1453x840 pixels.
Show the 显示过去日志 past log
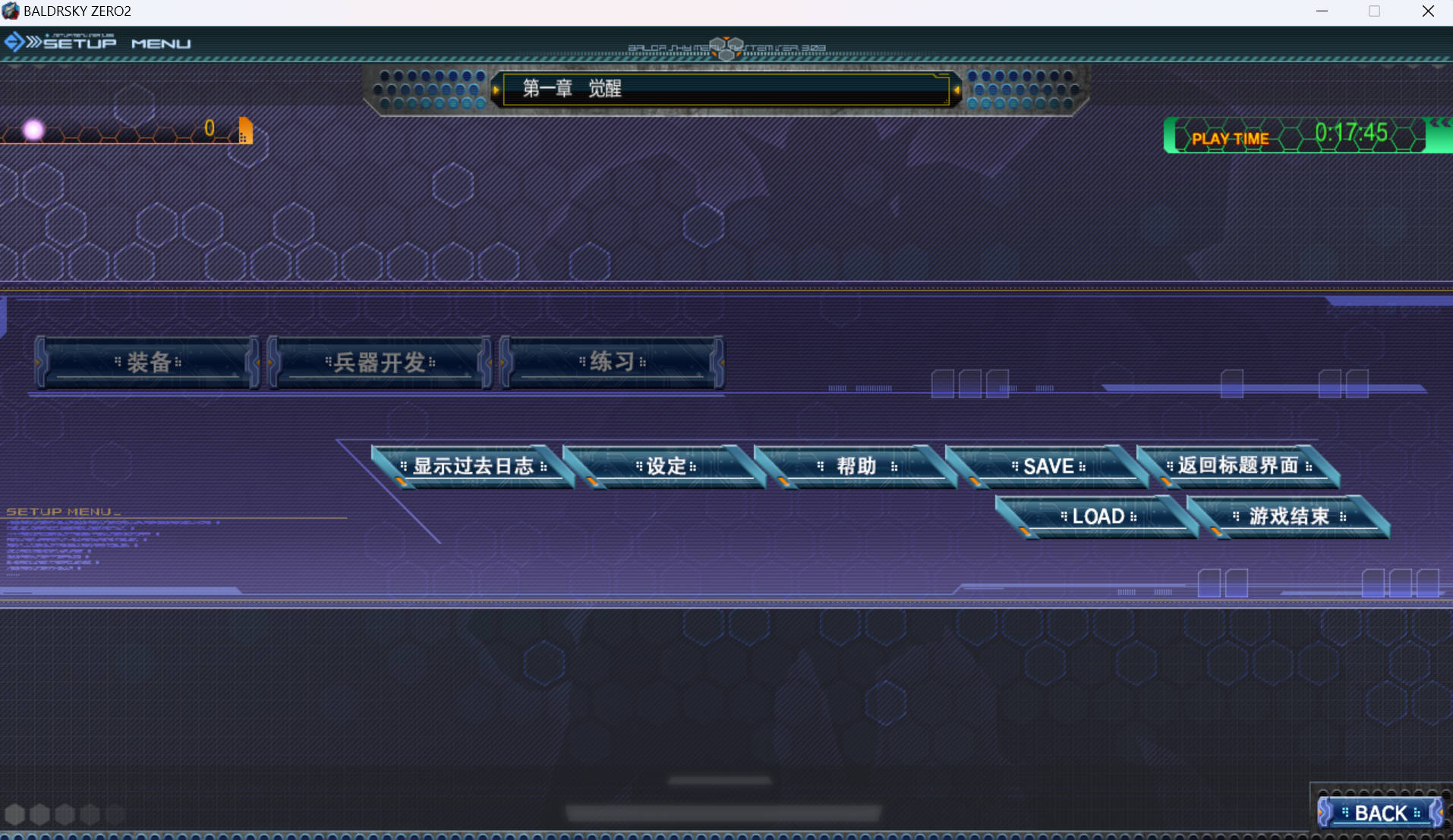tap(473, 466)
